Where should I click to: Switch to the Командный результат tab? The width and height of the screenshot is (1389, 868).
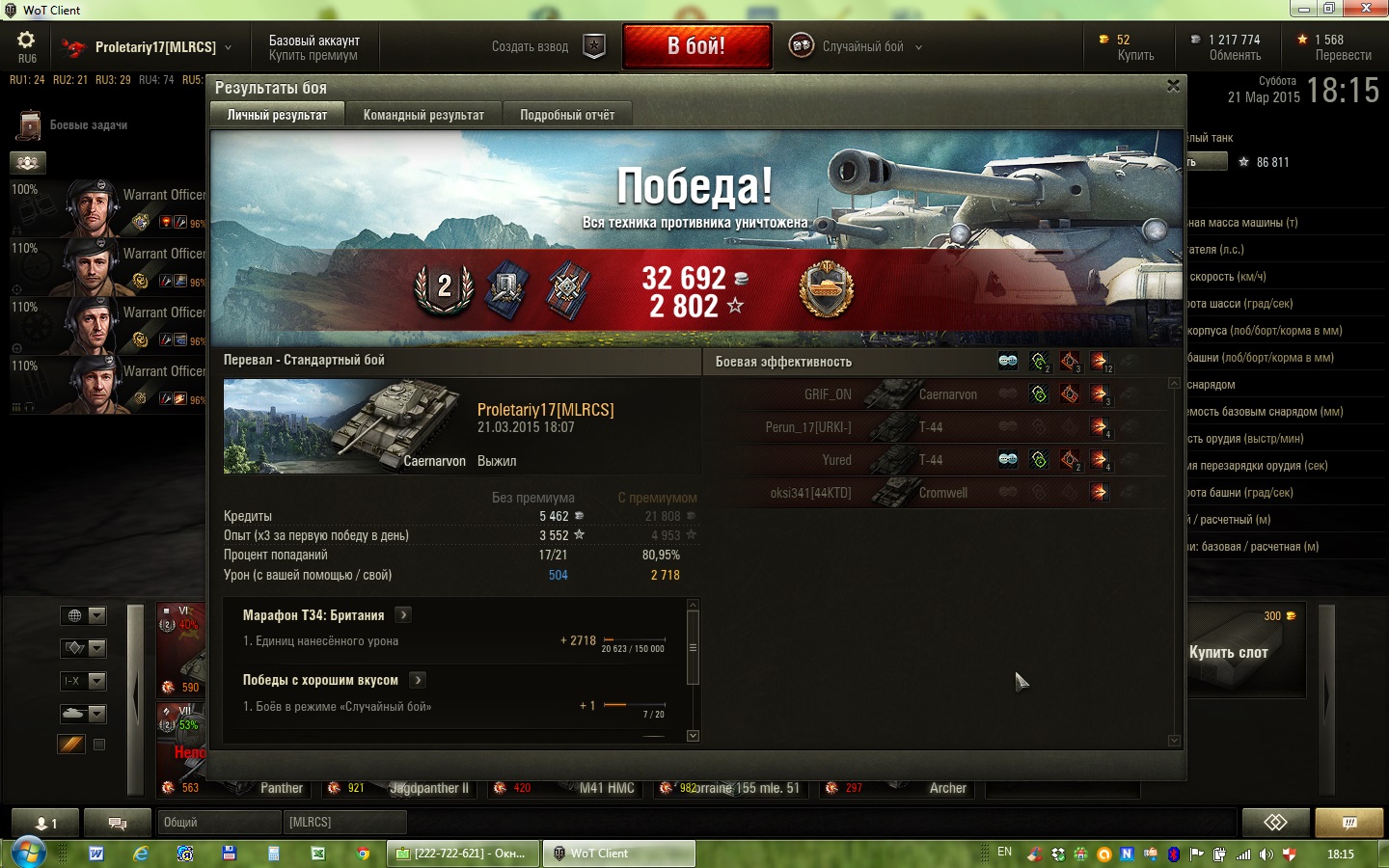(423, 115)
